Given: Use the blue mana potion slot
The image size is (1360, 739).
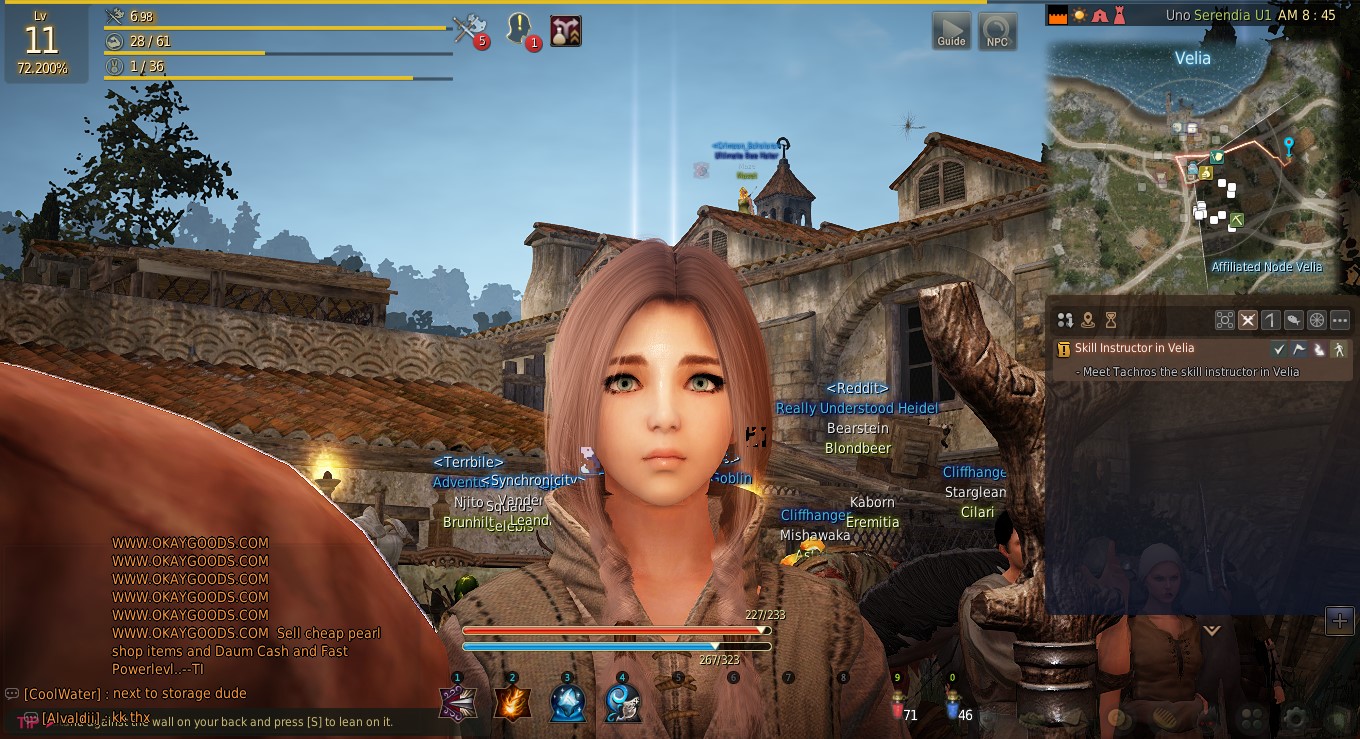Looking at the screenshot, I should [952, 705].
